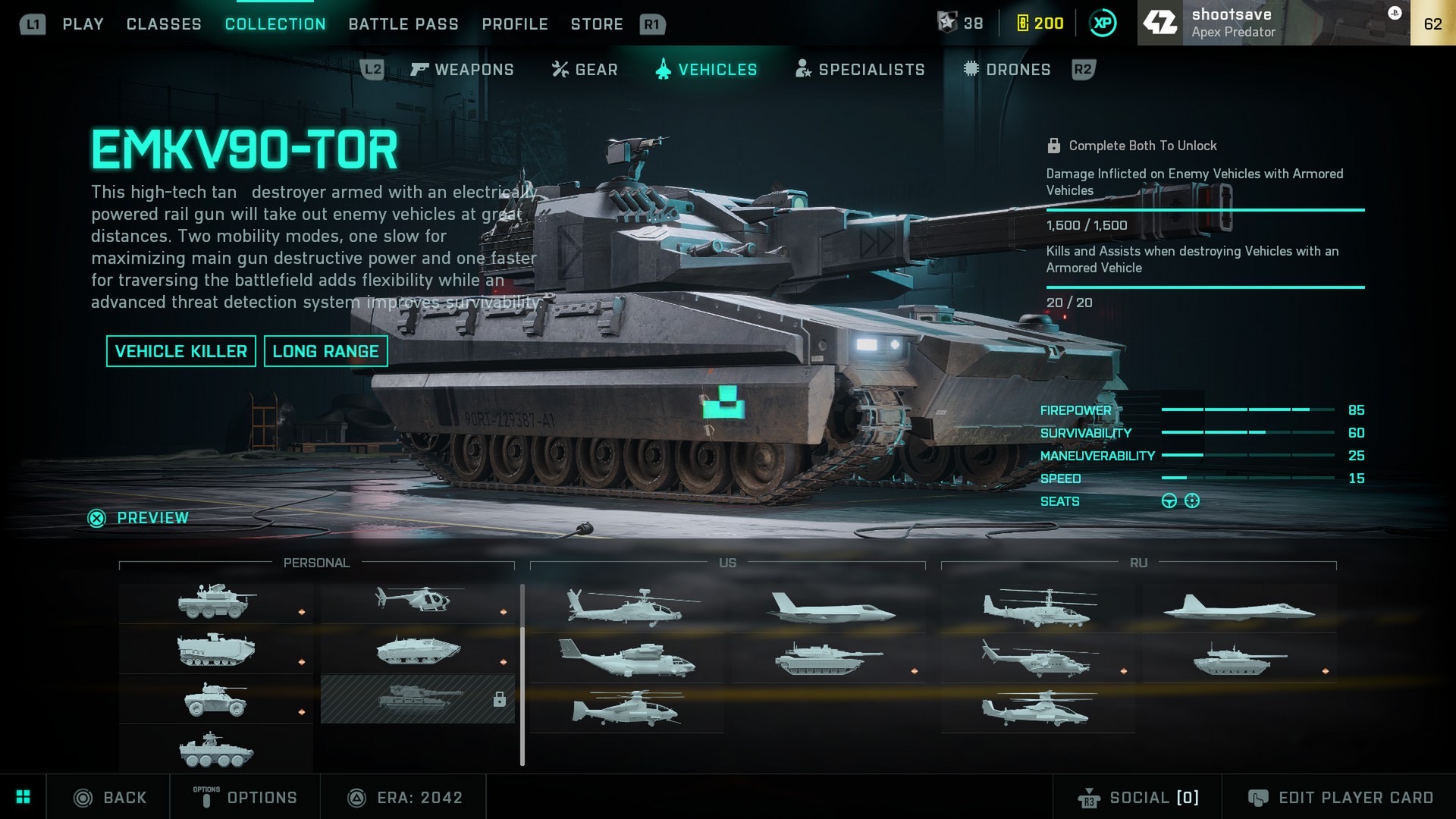Go back with the Back button

click(110, 798)
